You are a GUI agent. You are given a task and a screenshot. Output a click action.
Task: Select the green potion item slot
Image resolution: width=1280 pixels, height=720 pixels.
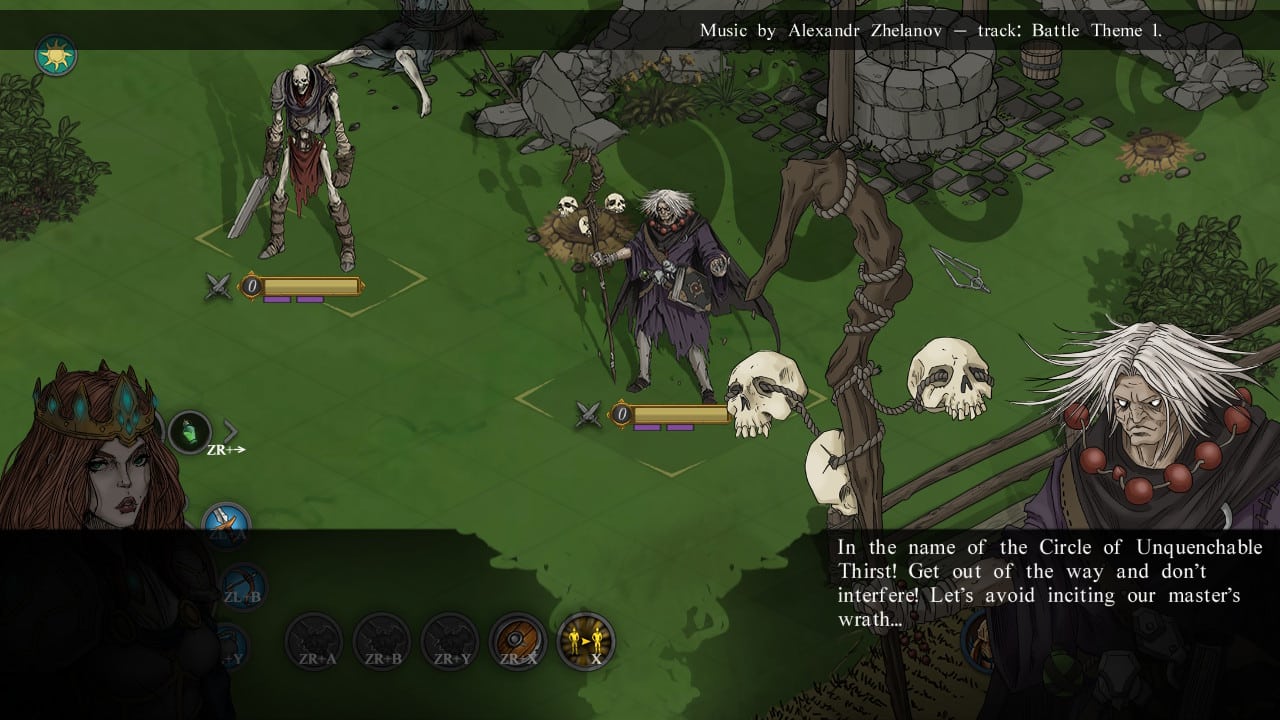189,432
